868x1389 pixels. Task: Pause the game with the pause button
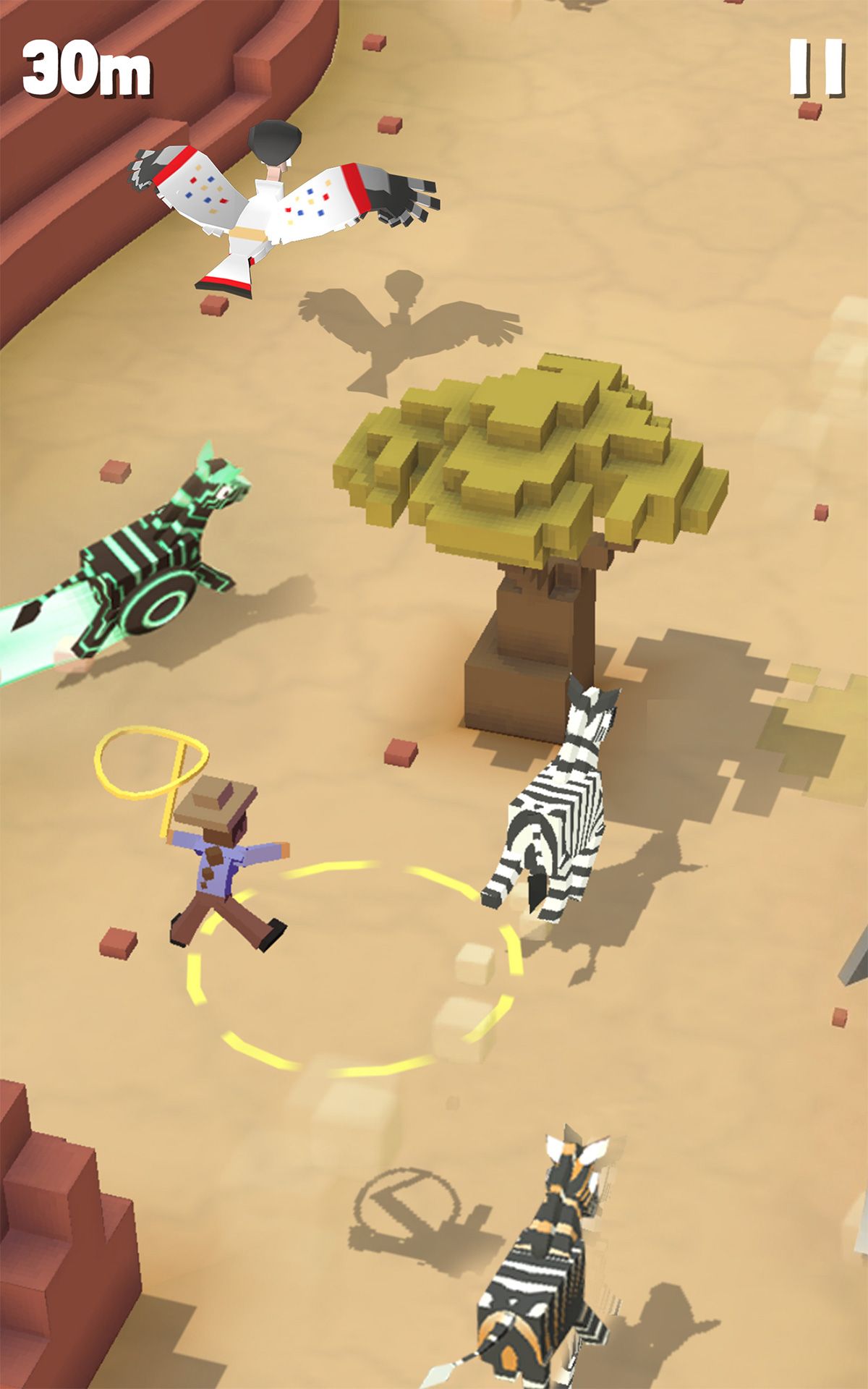pyautogui.click(x=817, y=68)
